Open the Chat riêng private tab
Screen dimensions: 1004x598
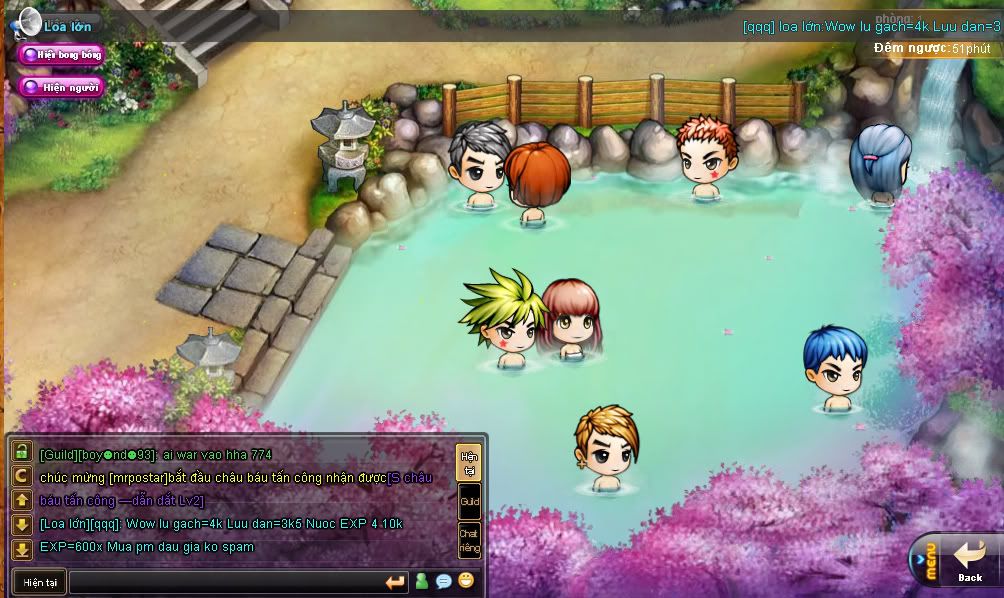[468, 540]
